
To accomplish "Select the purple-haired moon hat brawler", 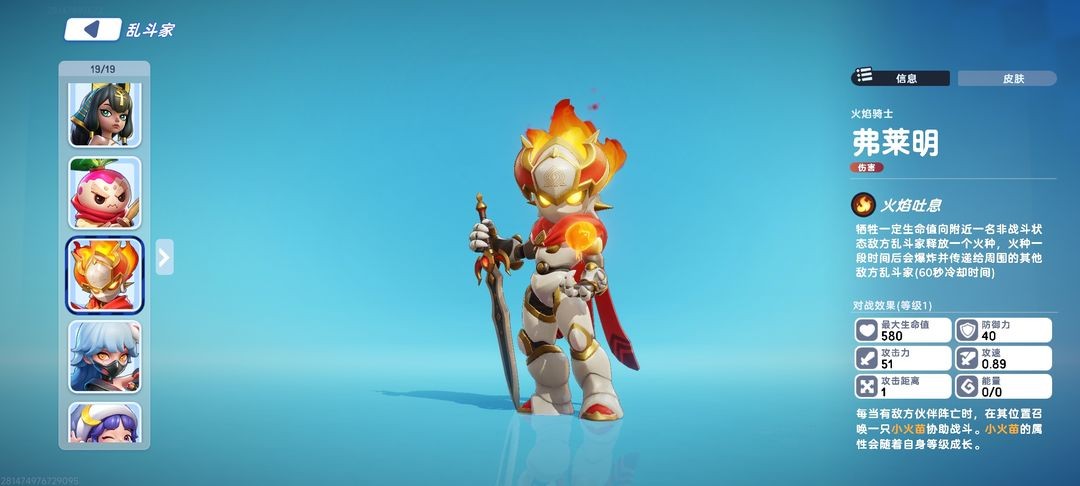I will click(x=105, y=424).
